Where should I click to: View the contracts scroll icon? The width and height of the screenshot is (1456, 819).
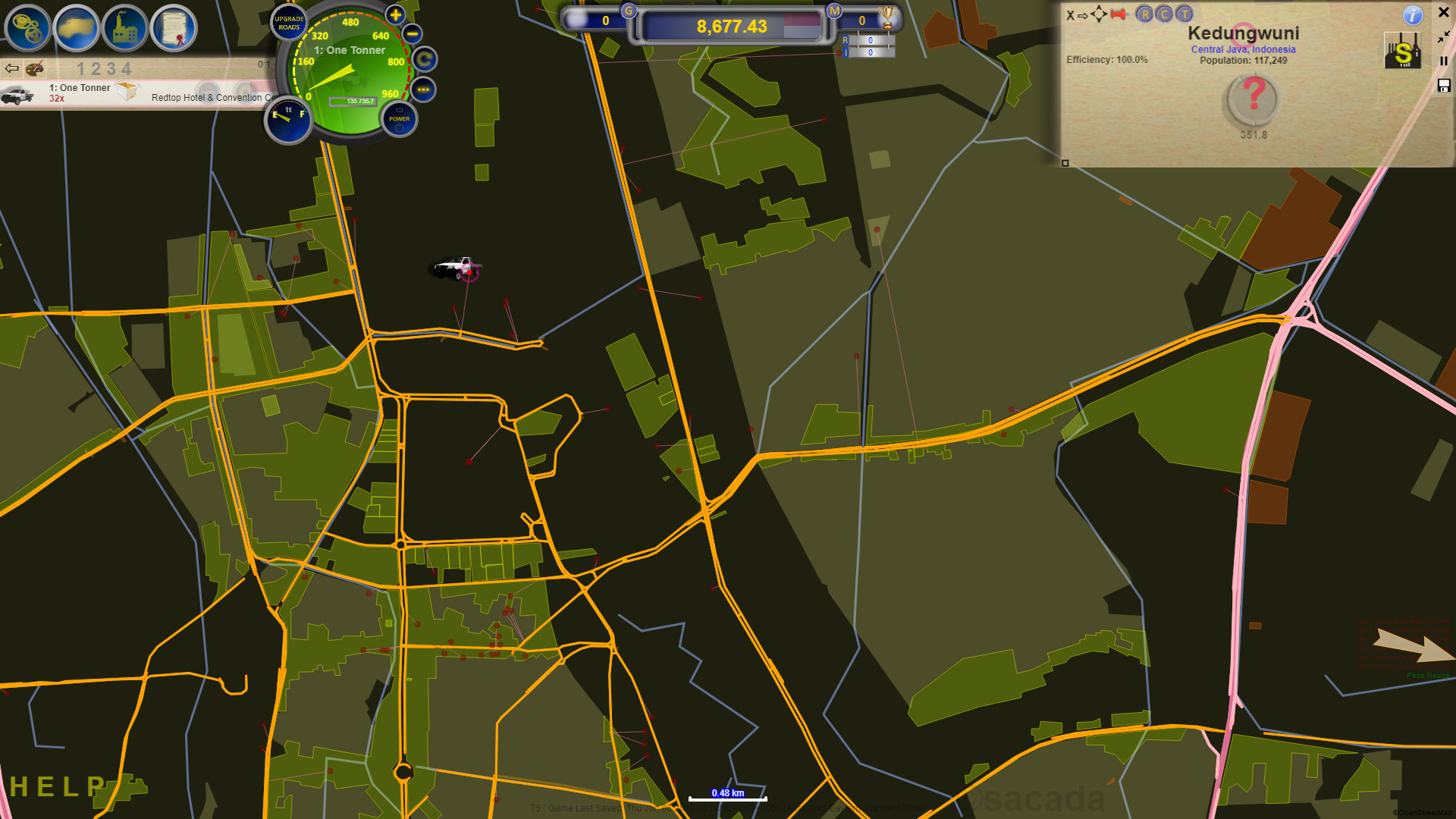tap(176, 28)
